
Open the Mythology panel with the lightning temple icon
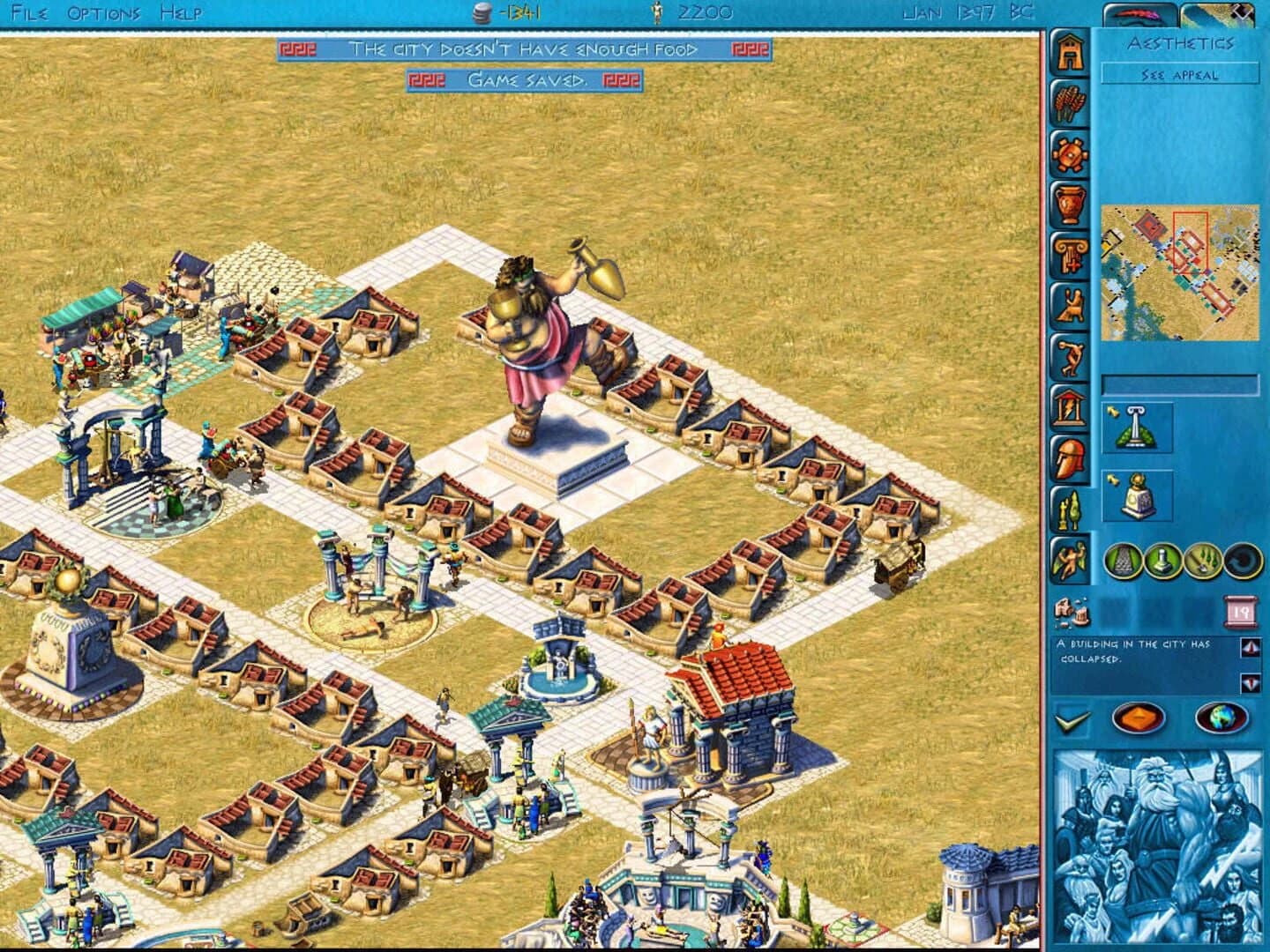pyautogui.click(x=1070, y=405)
